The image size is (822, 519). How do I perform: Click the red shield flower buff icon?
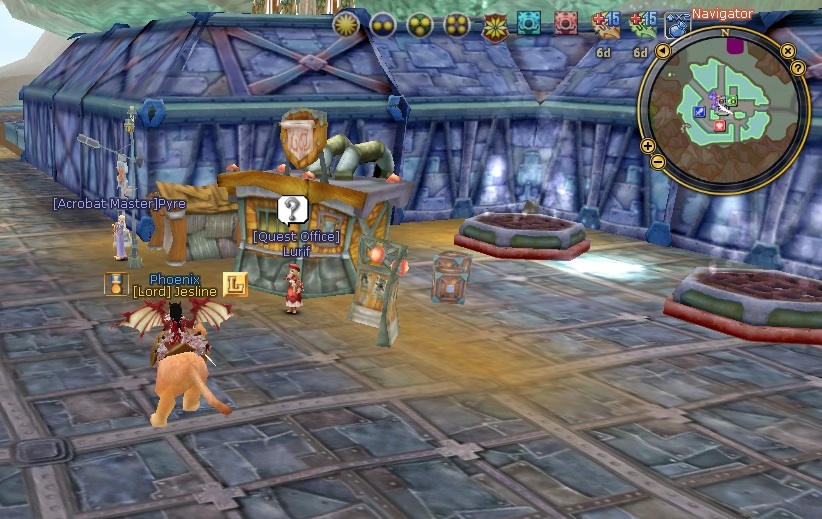494,26
